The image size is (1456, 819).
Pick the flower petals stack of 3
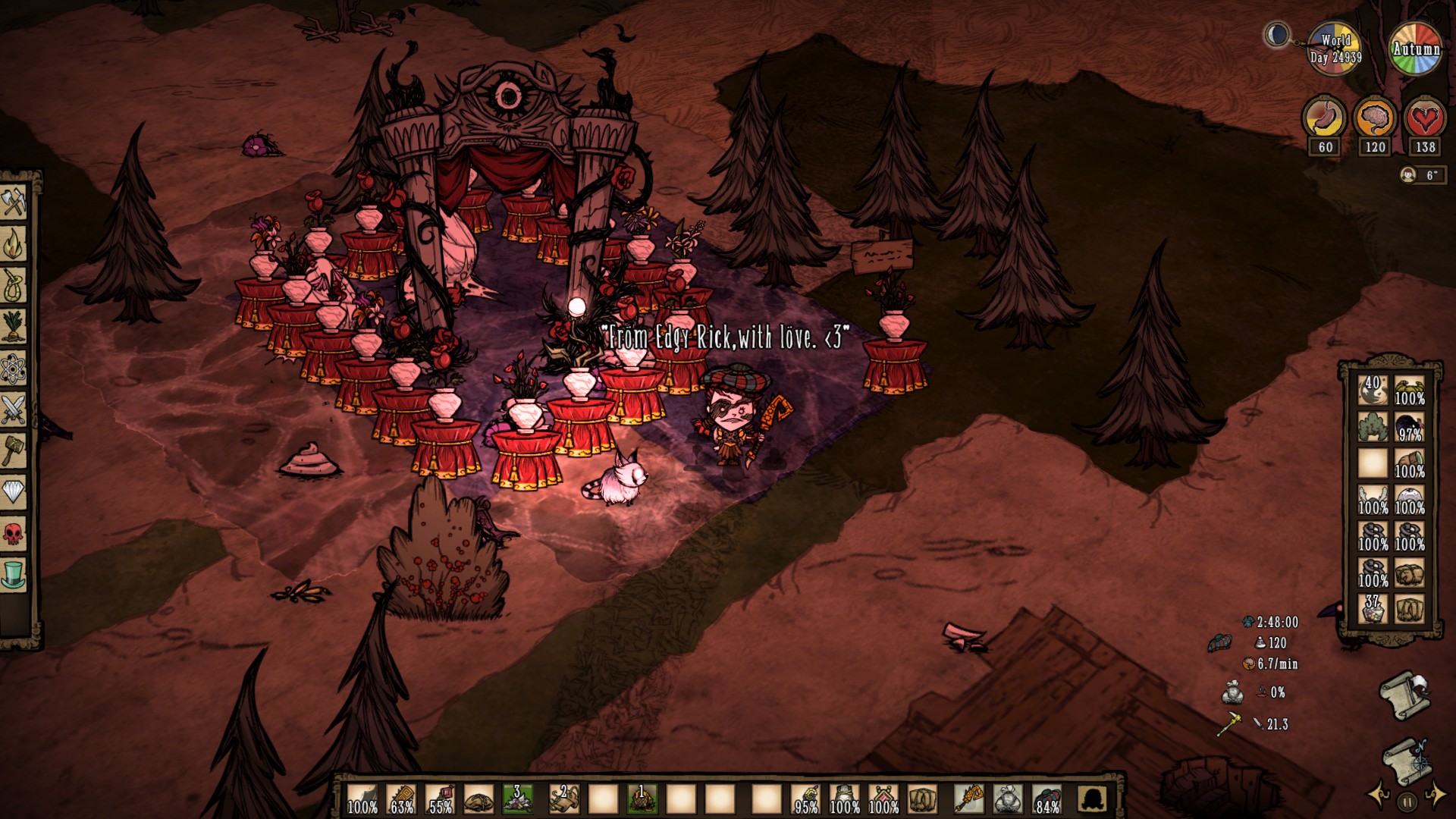518,799
